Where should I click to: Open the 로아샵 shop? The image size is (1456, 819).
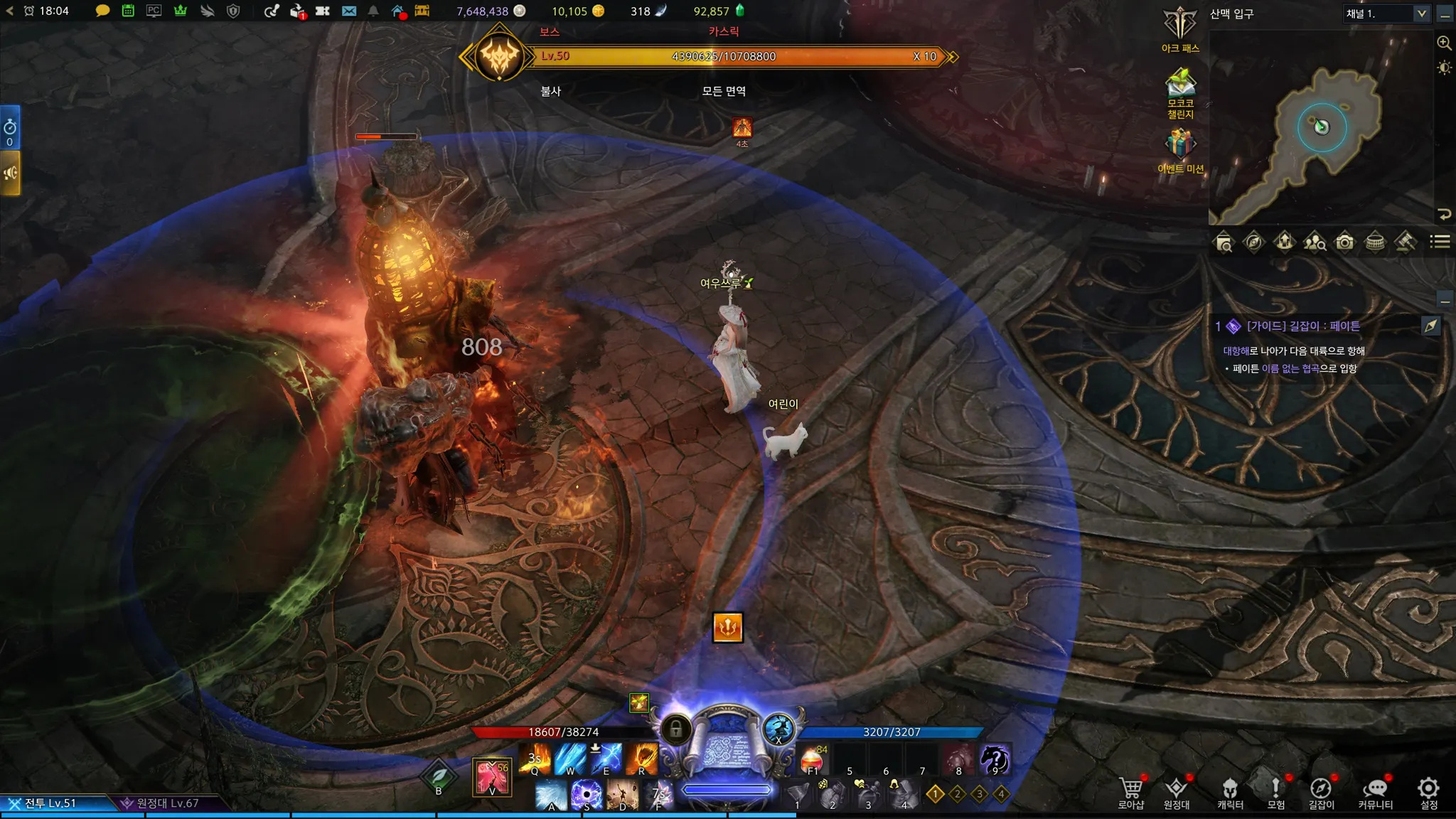pyautogui.click(x=1131, y=792)
